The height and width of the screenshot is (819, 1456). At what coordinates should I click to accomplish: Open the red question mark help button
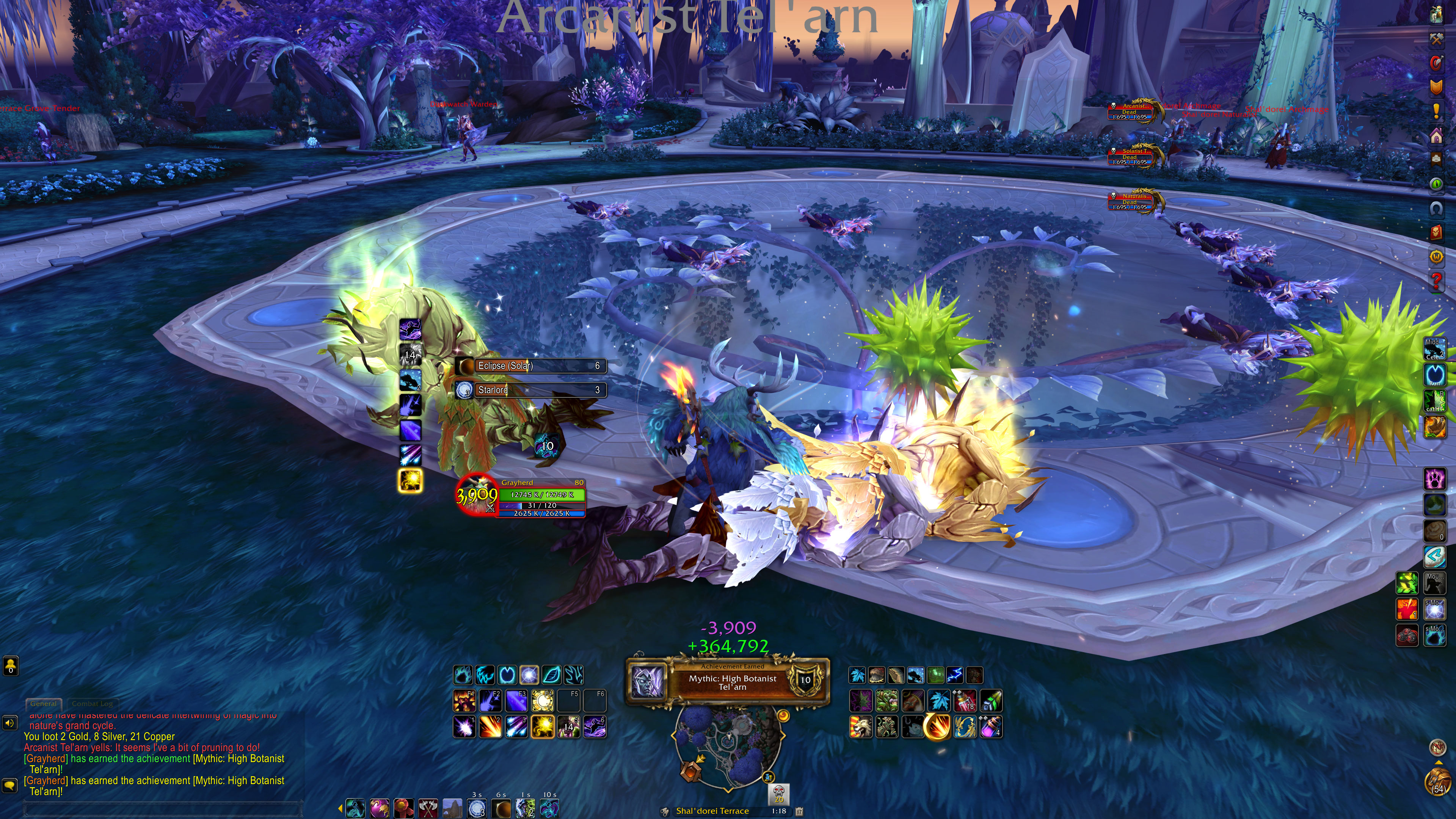(x=1436, y=280)
